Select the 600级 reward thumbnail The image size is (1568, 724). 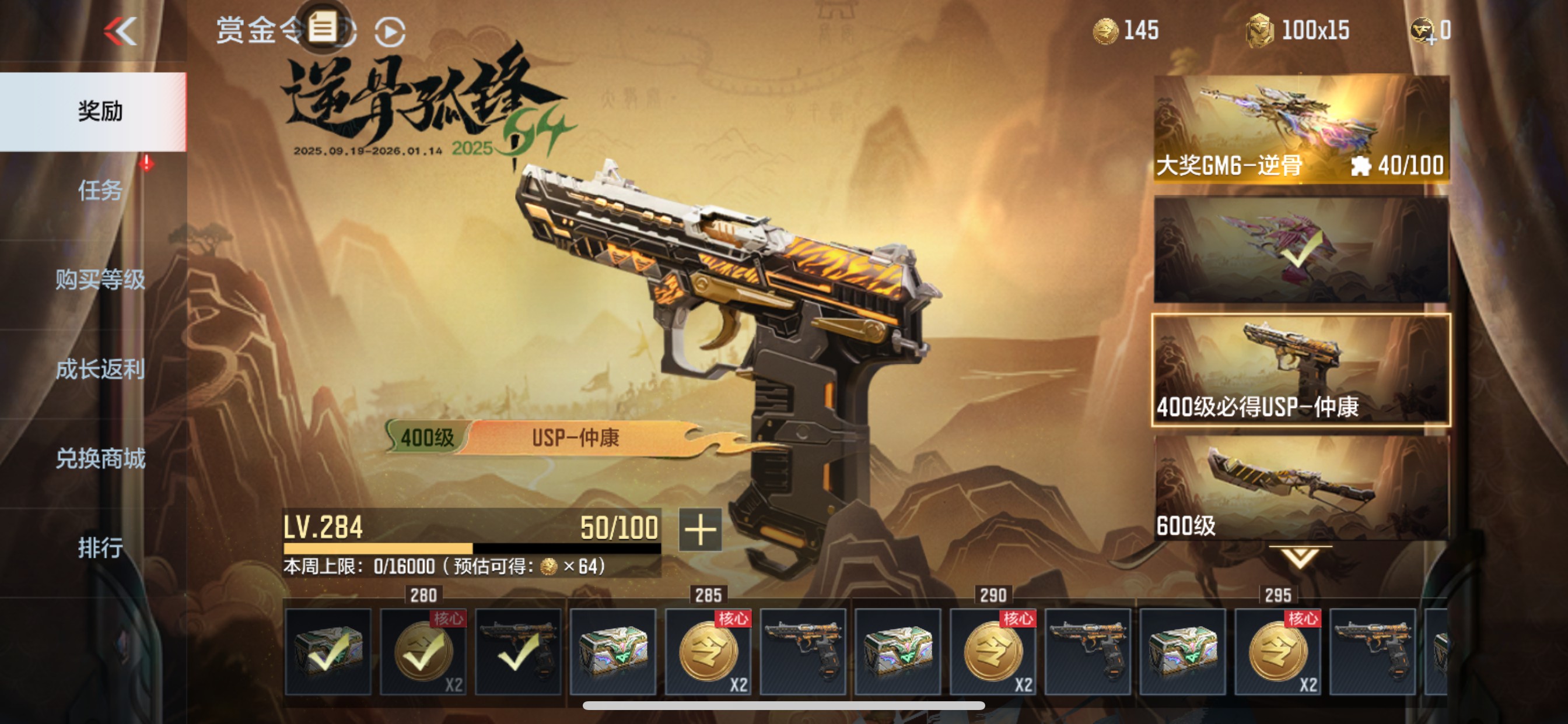[x=1301, y=488]
